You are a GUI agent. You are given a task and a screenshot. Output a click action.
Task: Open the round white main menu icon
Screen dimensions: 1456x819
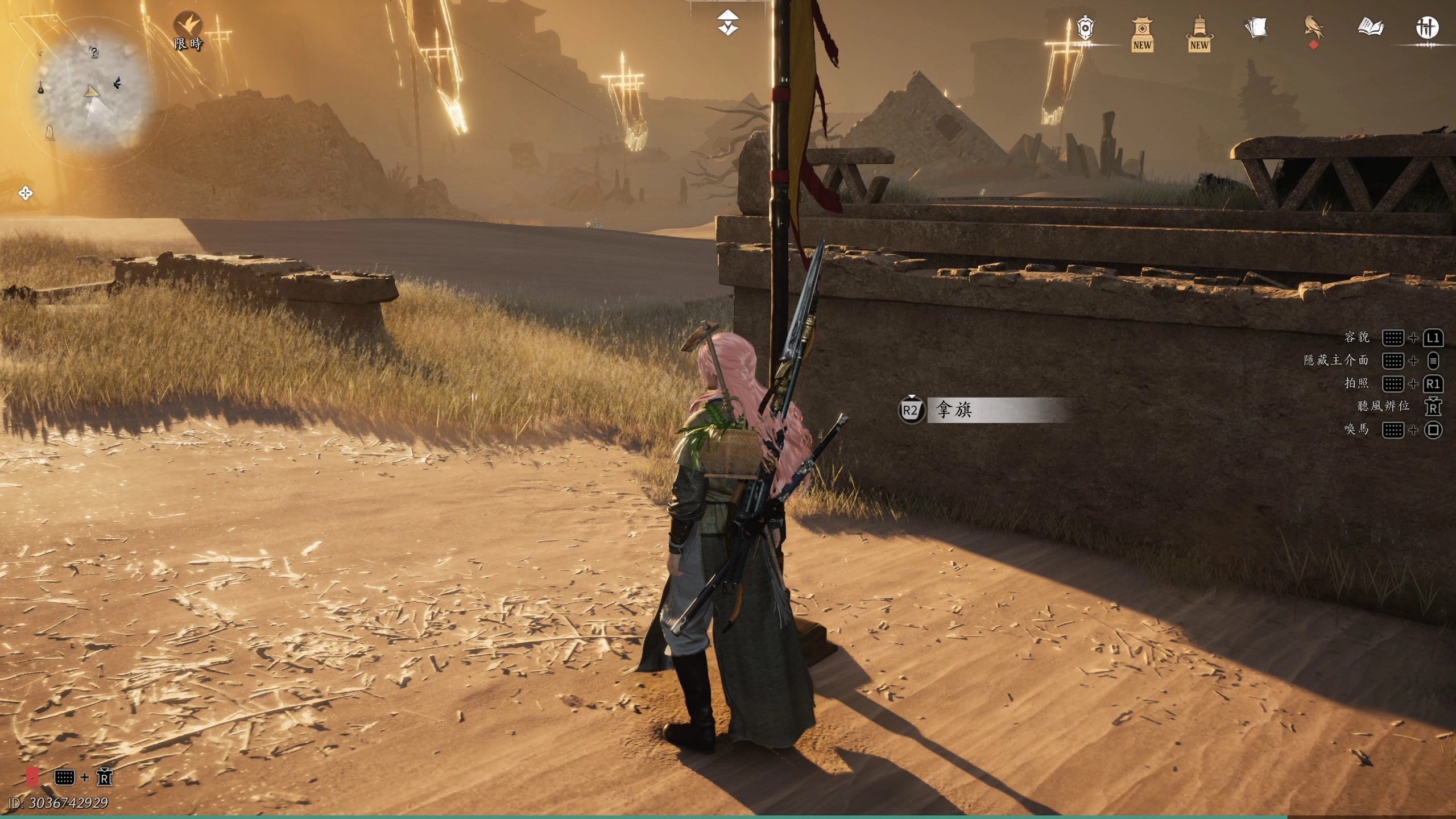[1426, 27]
